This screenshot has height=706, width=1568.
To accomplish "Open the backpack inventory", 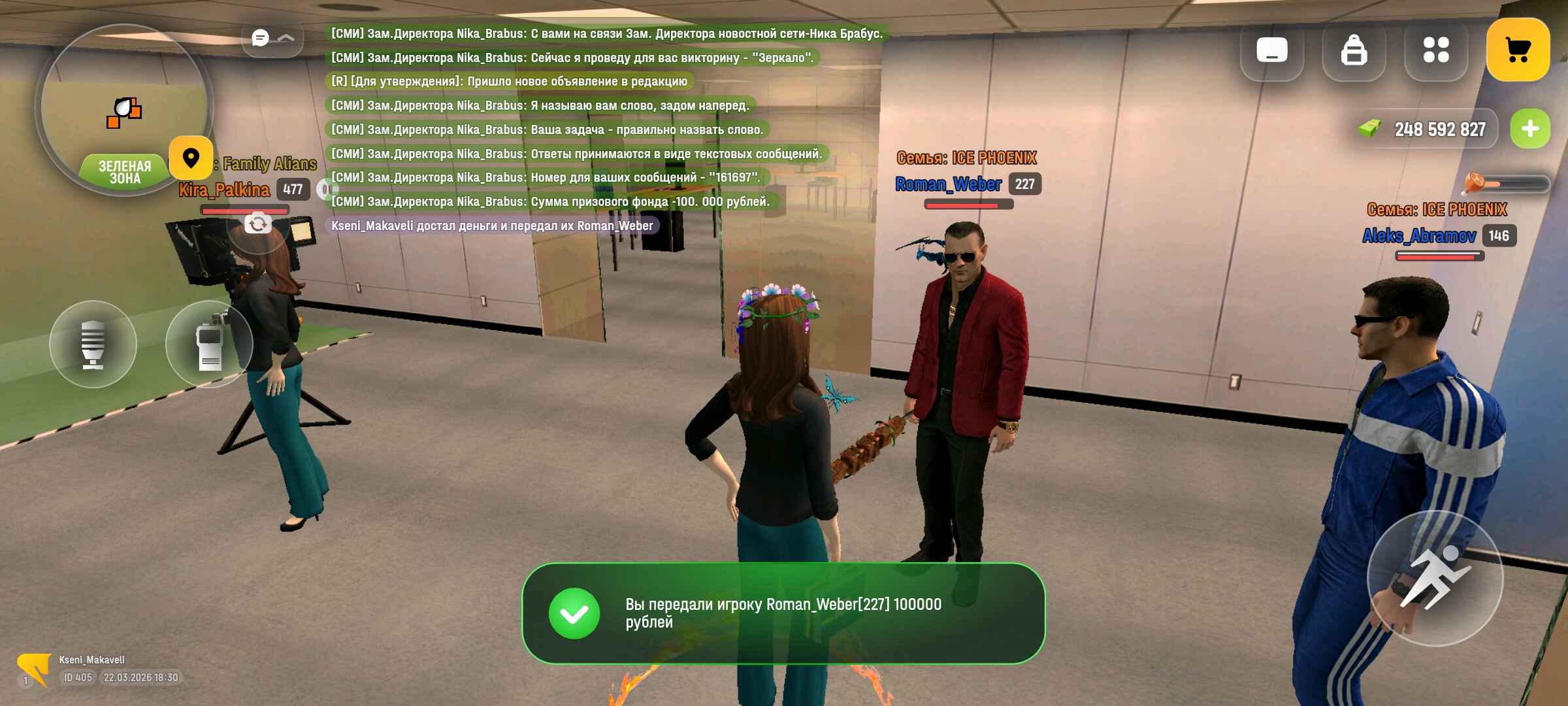I will tap(1354, 50).
